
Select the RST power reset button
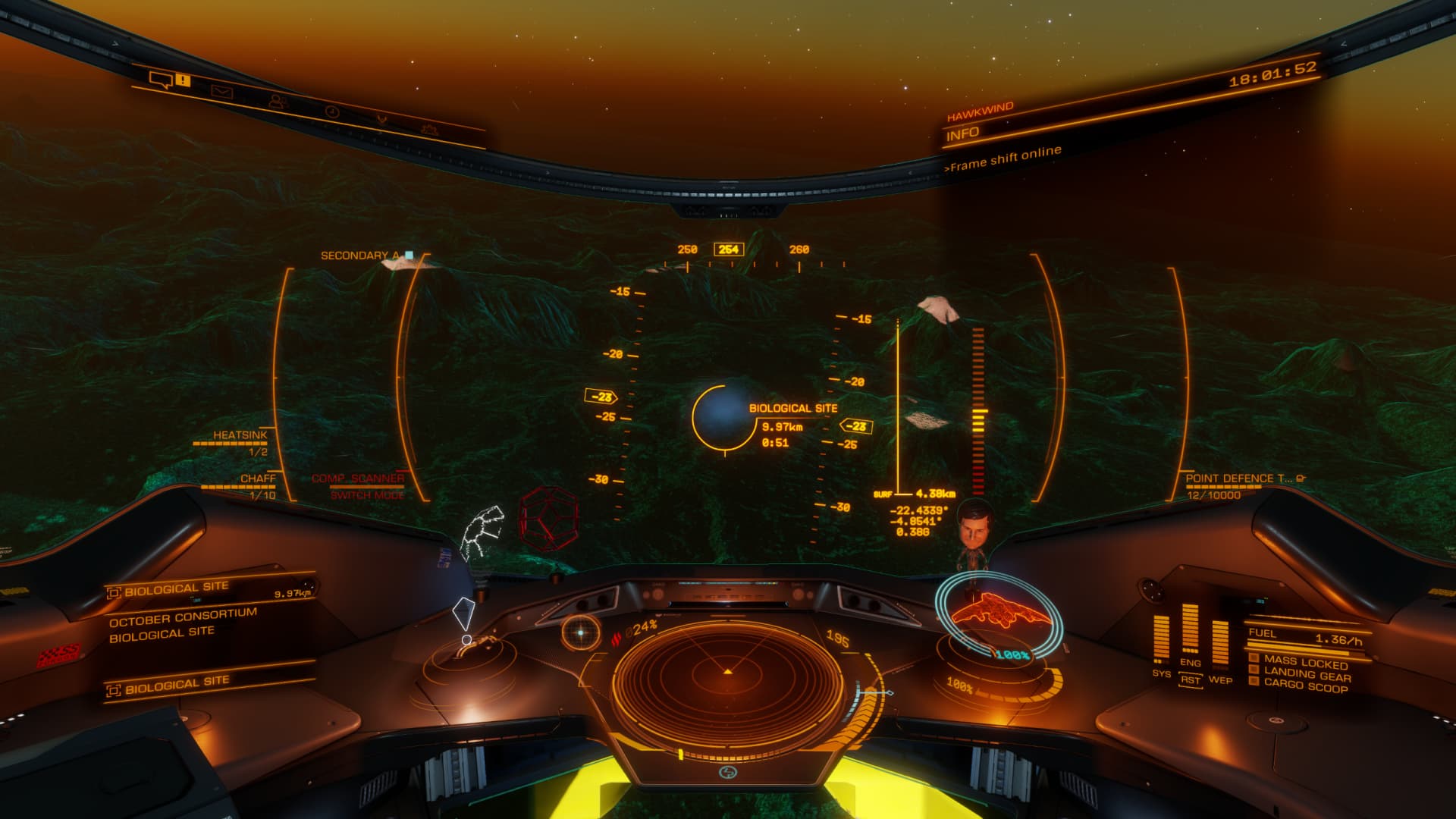point(1190,679)
